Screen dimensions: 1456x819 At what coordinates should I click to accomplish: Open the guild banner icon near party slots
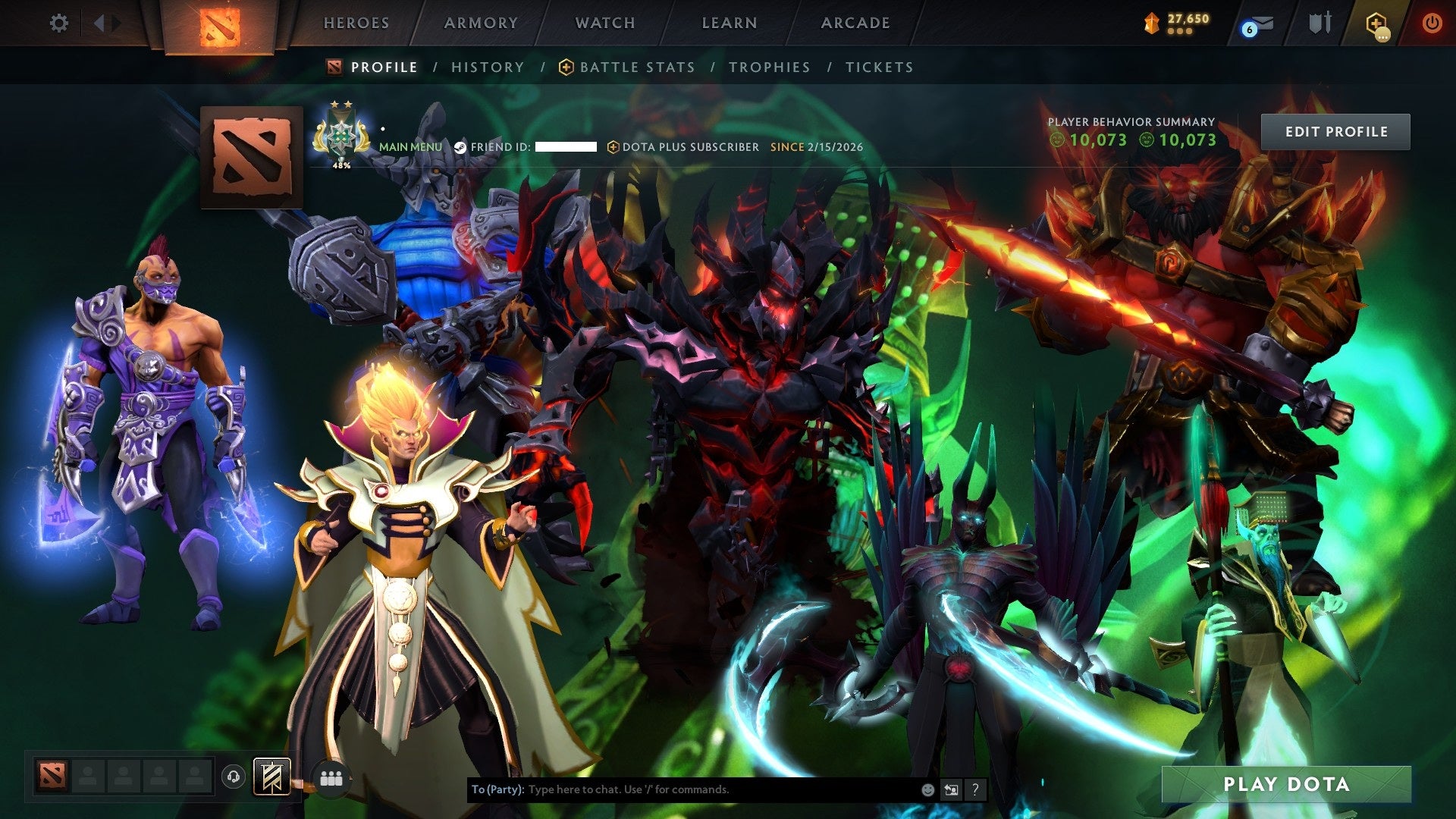tap(273, 777)
